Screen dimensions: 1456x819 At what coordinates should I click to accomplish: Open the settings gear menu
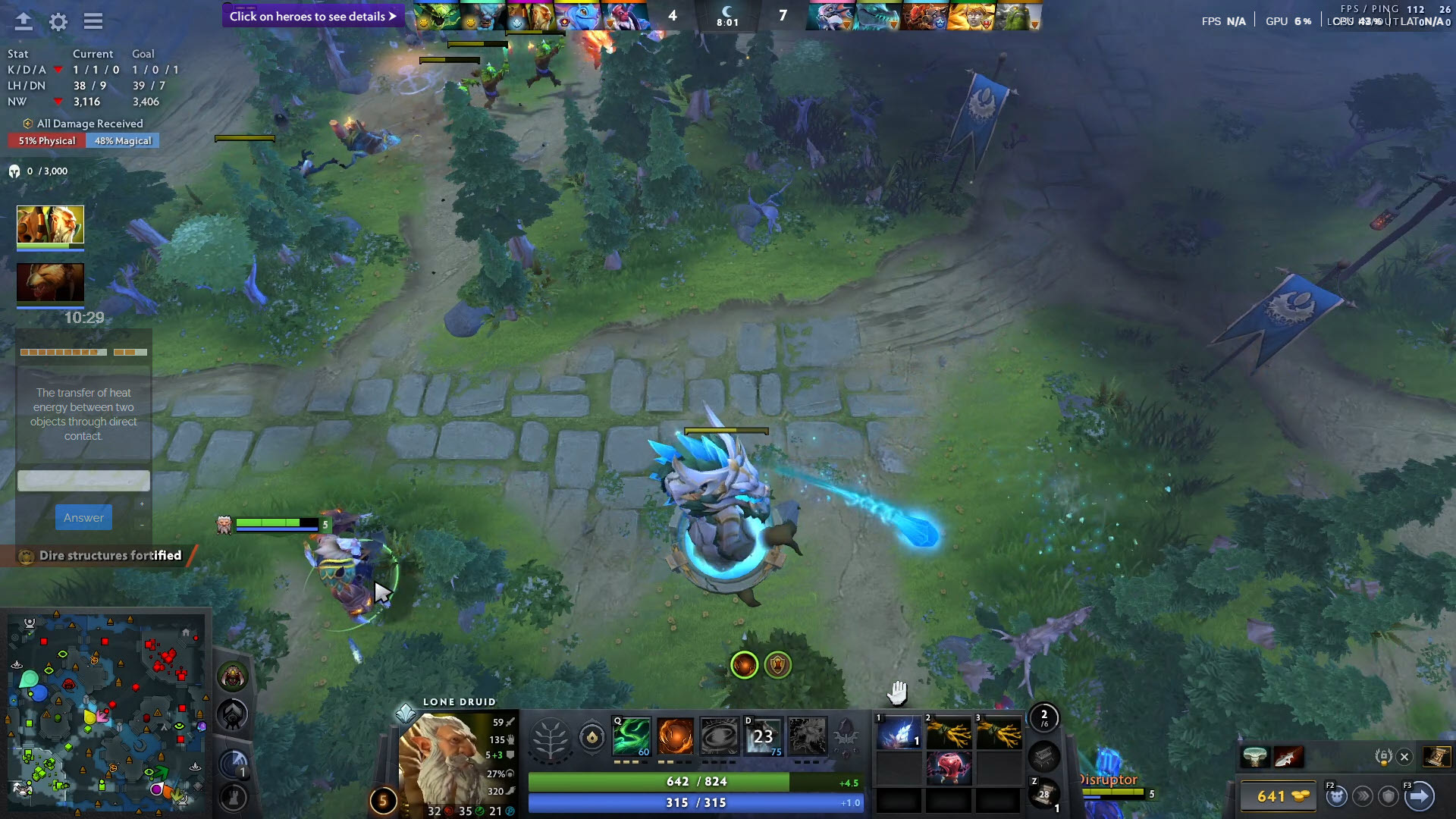tap(58, 21)
